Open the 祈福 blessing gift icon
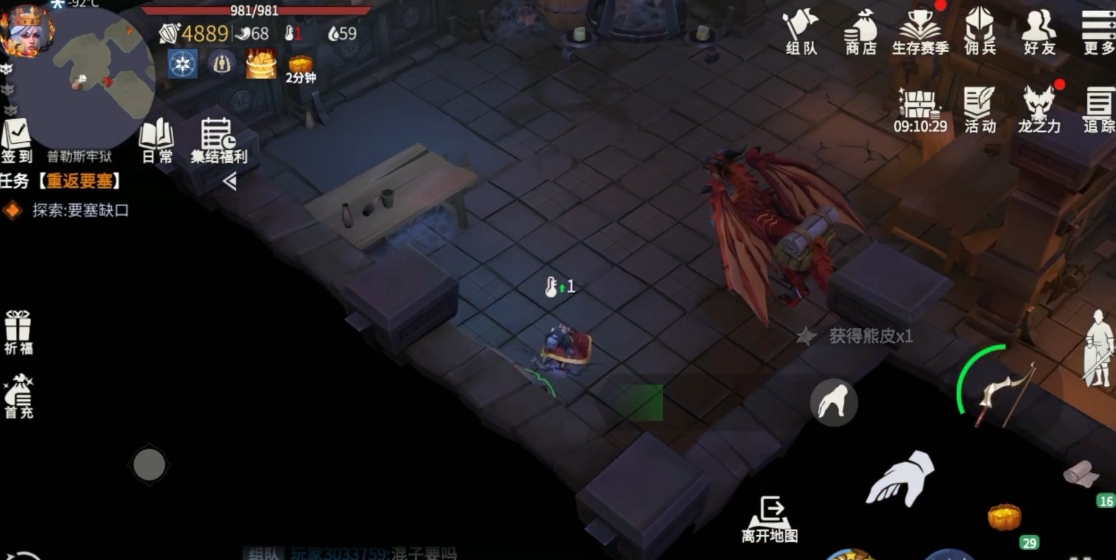 tap(18, 332)
